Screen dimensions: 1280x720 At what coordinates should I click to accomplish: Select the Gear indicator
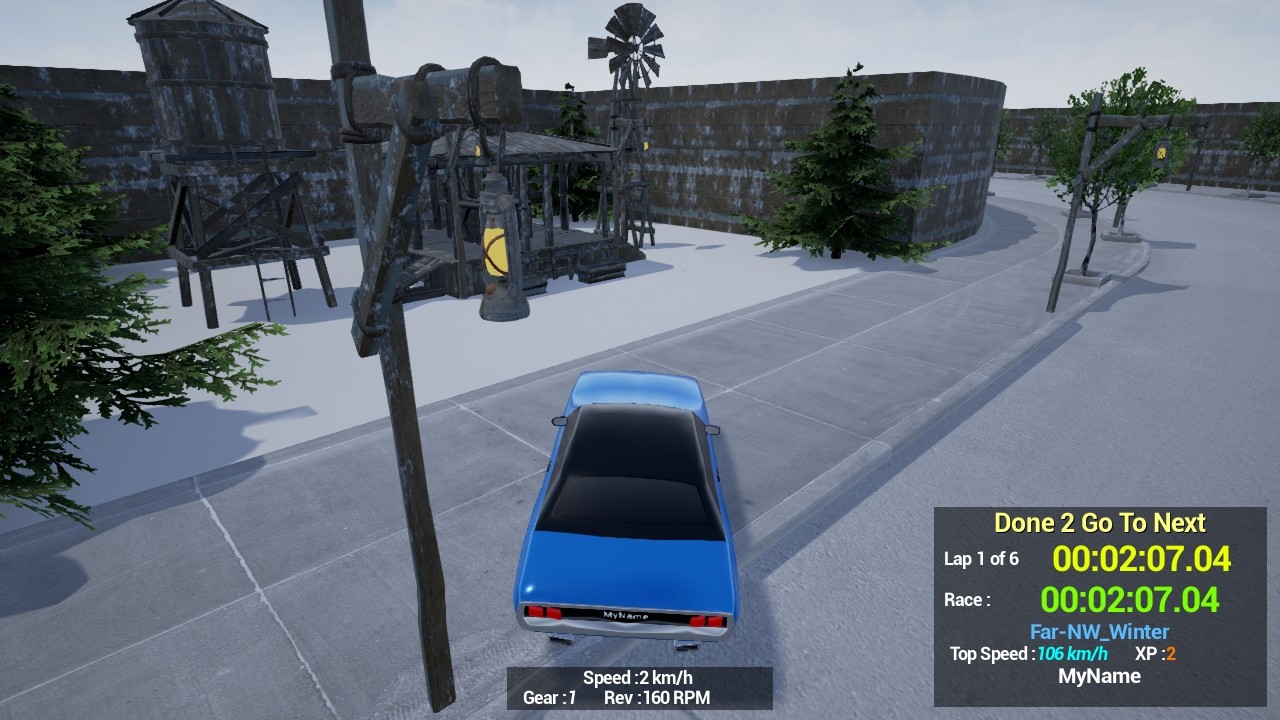(550, 699)
